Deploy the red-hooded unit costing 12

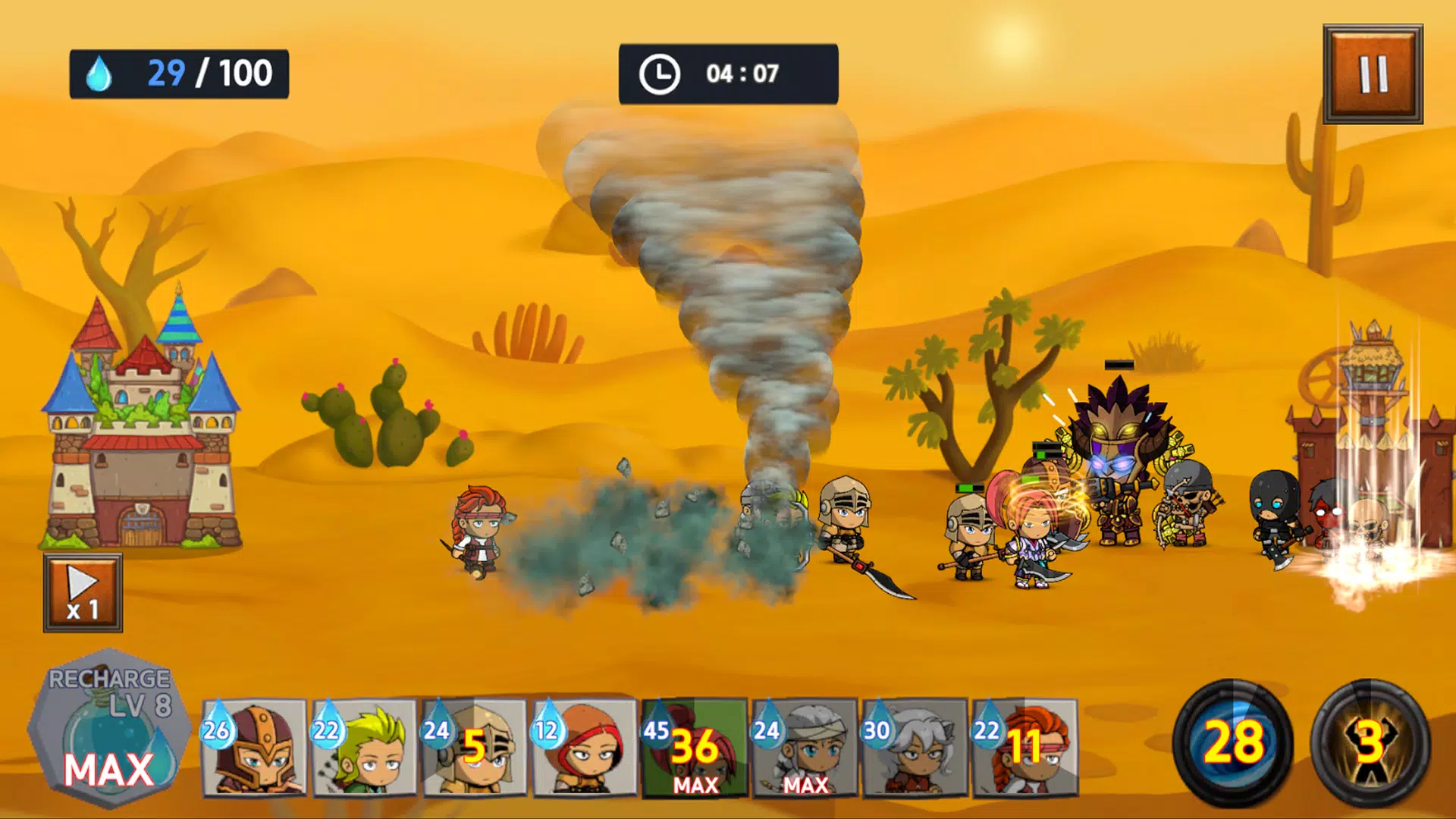(x=585, y=748)
